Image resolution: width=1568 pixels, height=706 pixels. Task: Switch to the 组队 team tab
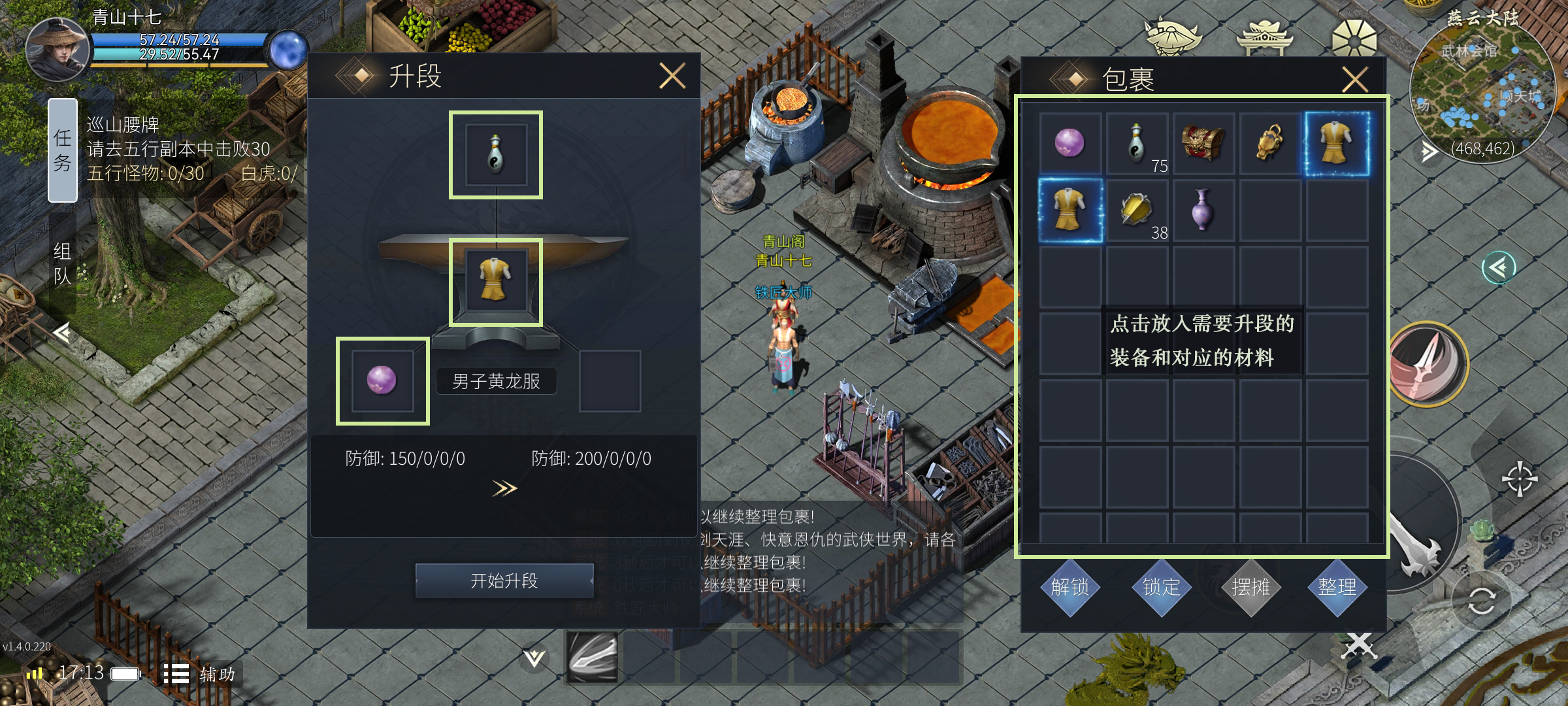pyautogui.click(x=63, y=263)
